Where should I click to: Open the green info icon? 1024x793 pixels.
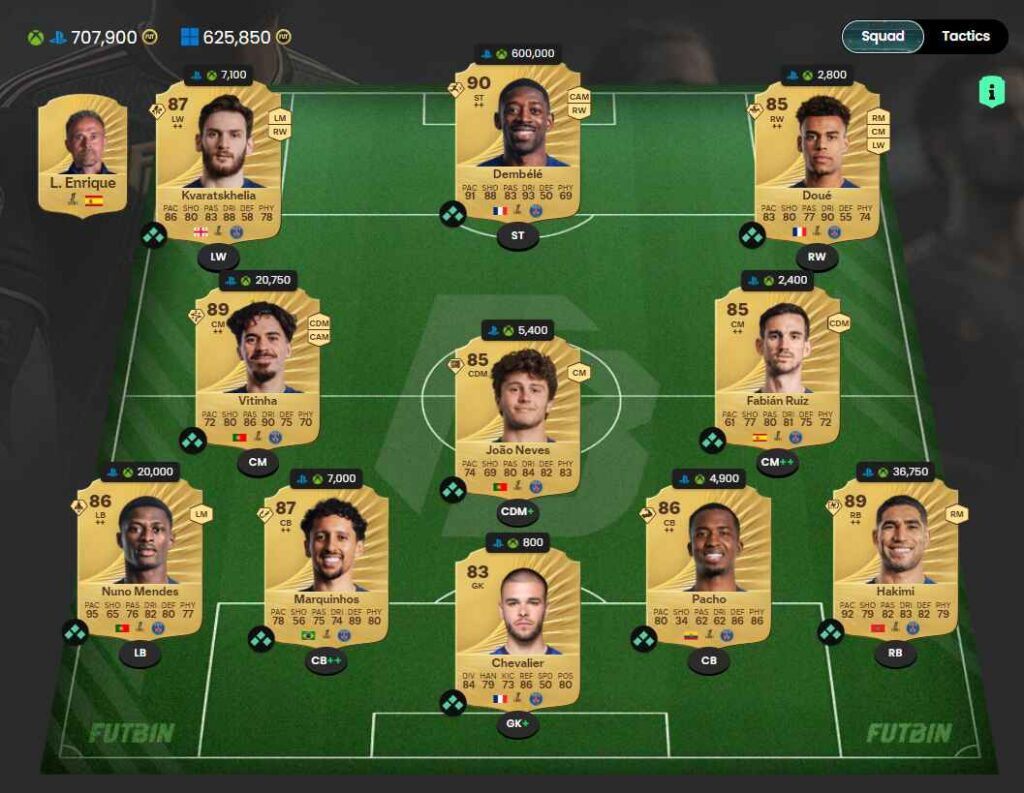click(991, 93)
